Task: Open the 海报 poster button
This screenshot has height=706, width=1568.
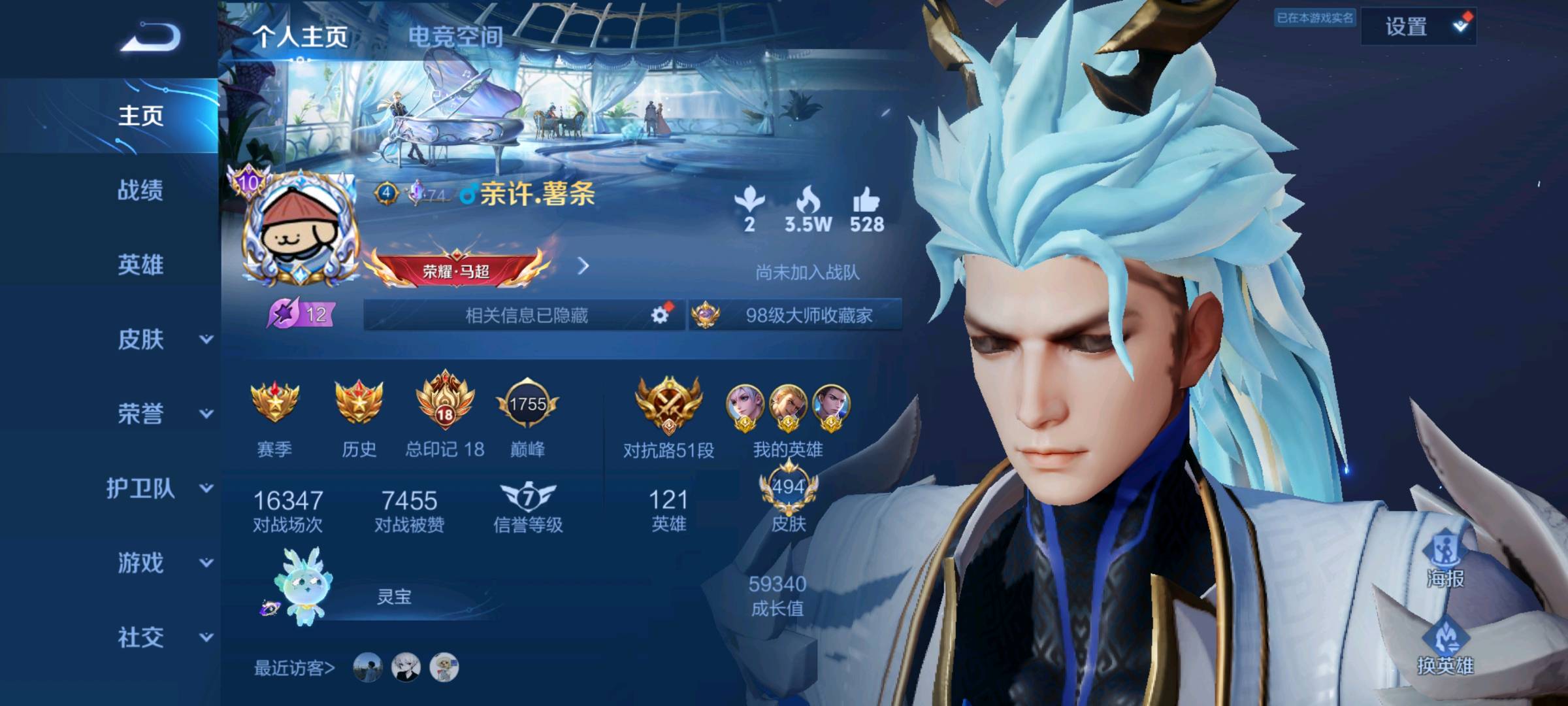Action: click(1445, 562)
